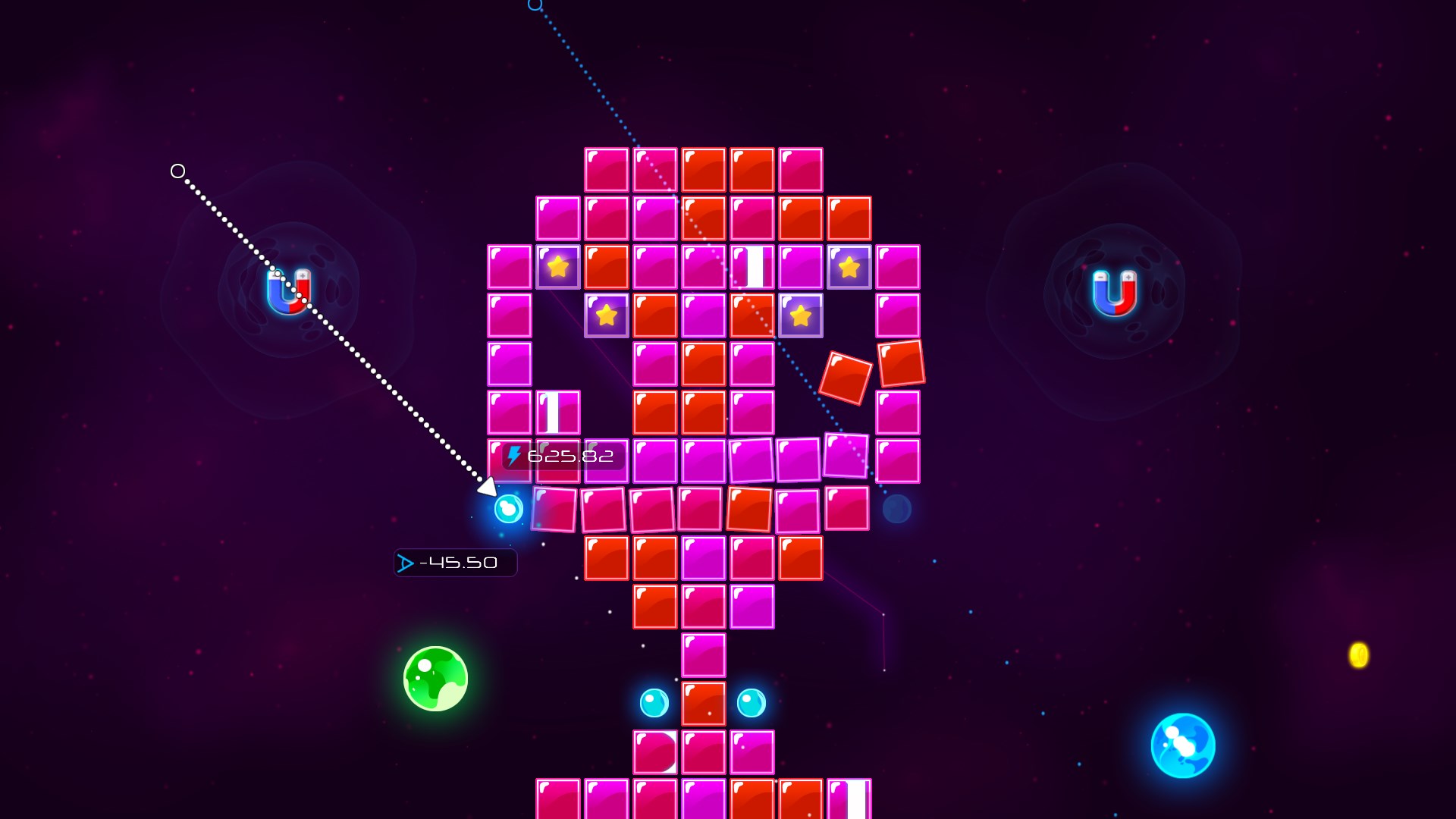Screen dimensions: 1456x819
Task: Select the star brick beside the white gap
Action: point(849,267)
